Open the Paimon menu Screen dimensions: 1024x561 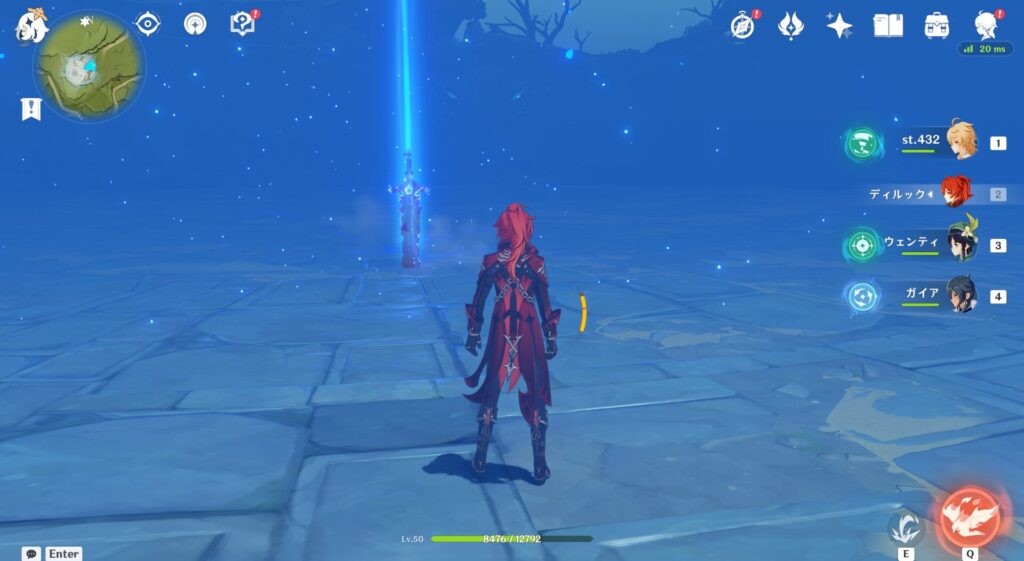[x=32, y=27]
